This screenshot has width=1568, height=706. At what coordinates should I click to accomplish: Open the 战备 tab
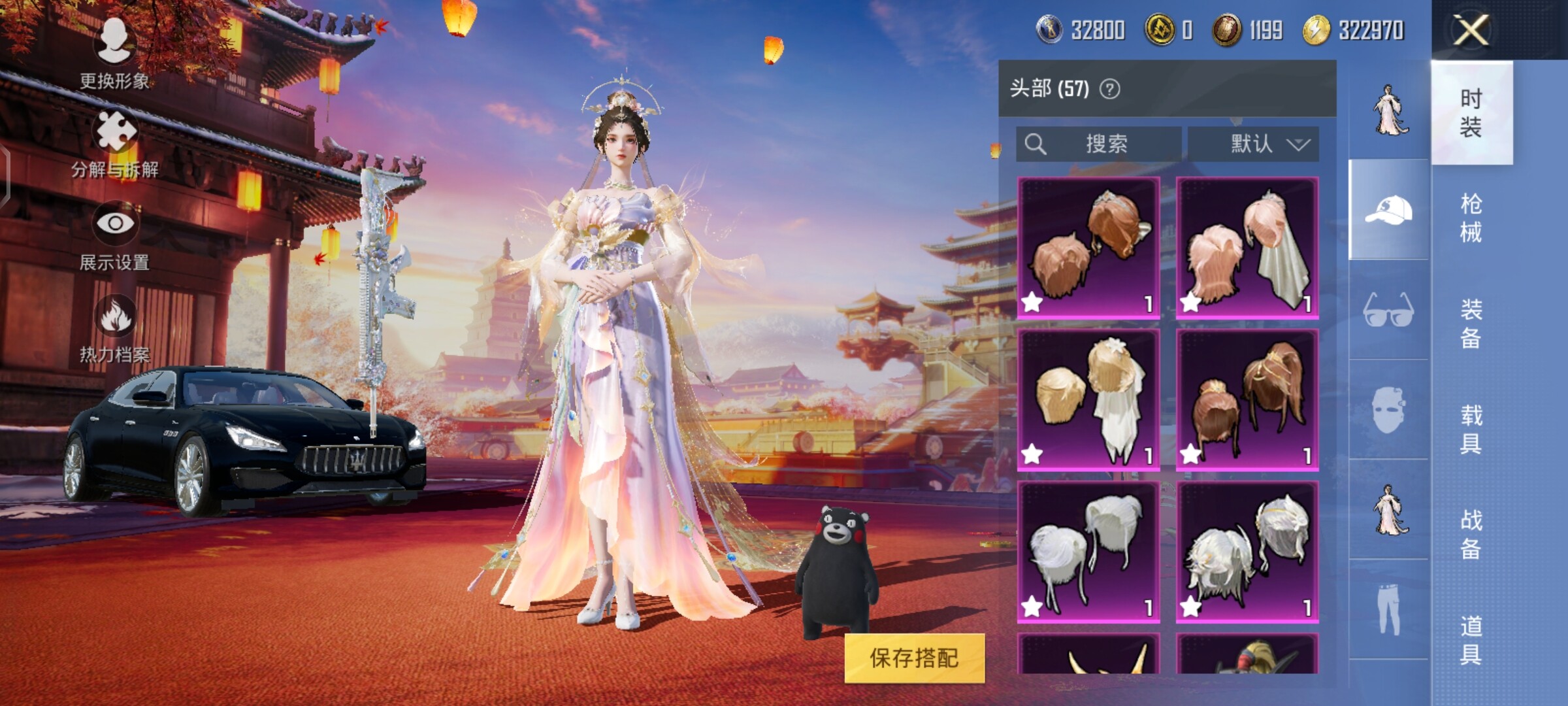click(1471, 535)
